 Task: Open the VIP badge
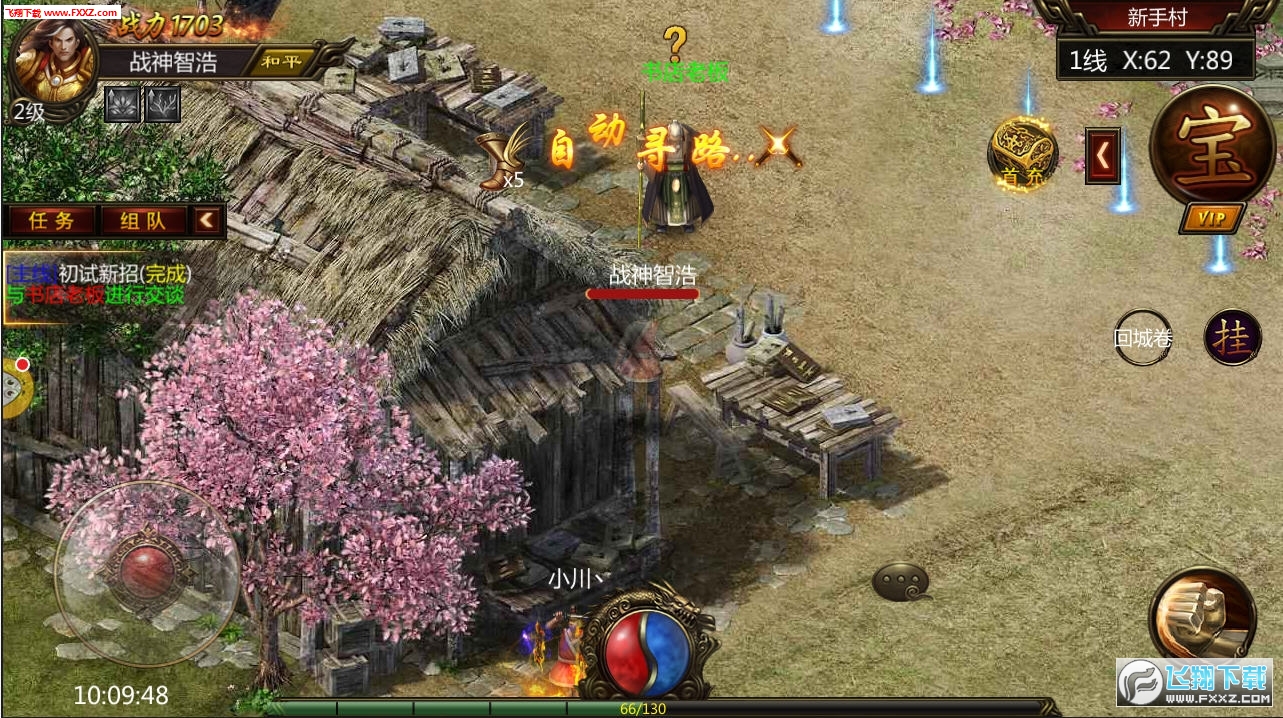(1212, 219)
